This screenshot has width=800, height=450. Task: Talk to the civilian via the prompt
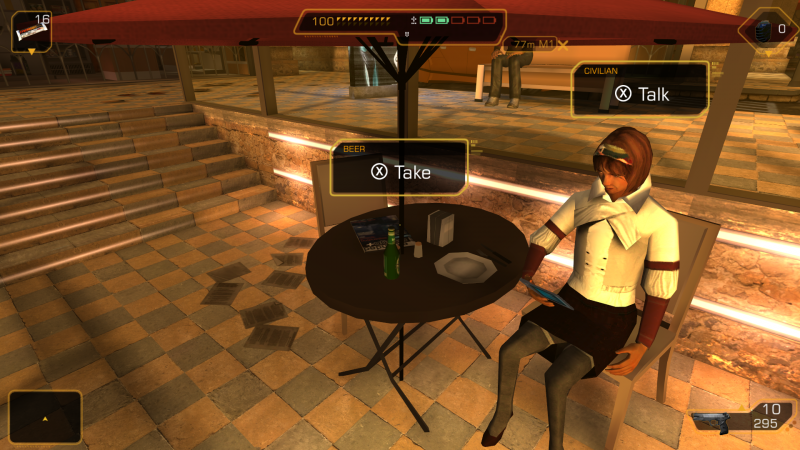[x=642, y=94]
